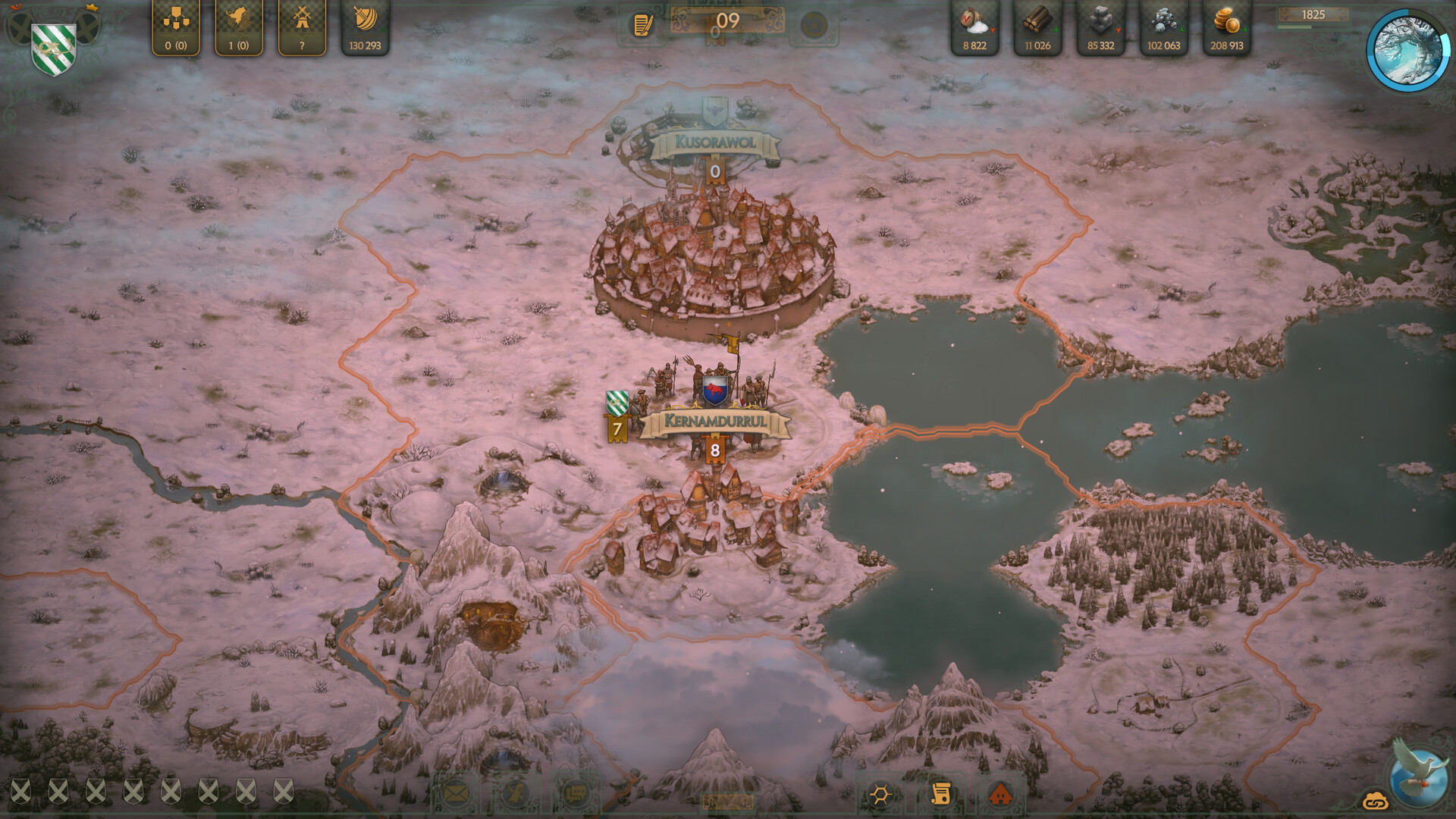
Task: Click the hexagonal sun icon in bottom bar
Action: point(880,795)
